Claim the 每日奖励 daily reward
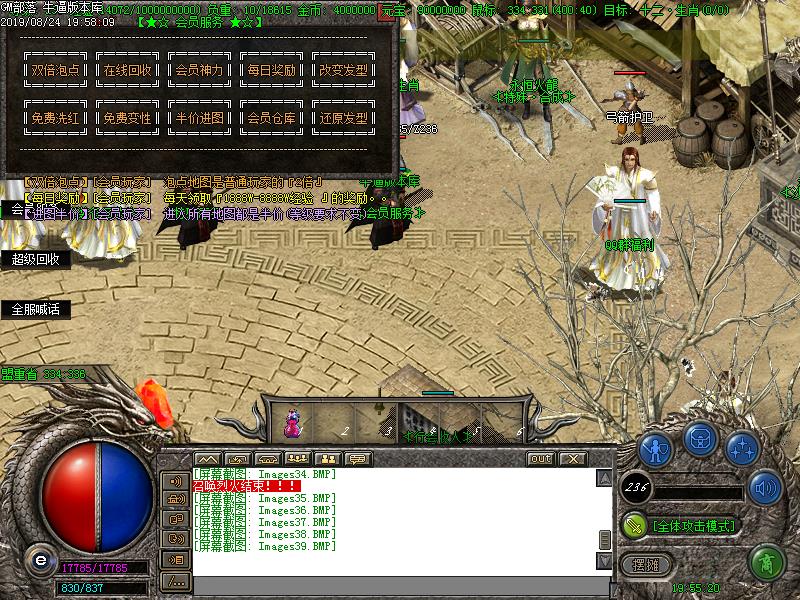 [272, 71]
